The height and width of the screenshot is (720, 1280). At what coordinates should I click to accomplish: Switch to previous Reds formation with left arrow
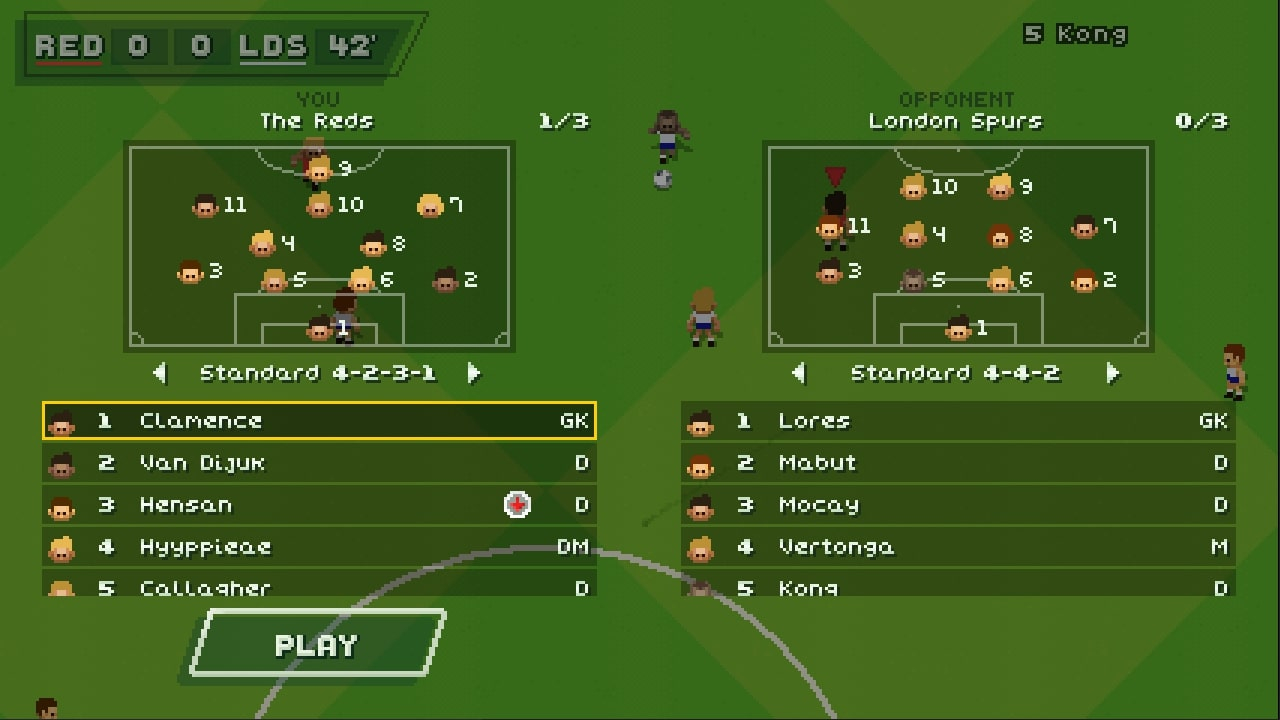pos(160,372)
